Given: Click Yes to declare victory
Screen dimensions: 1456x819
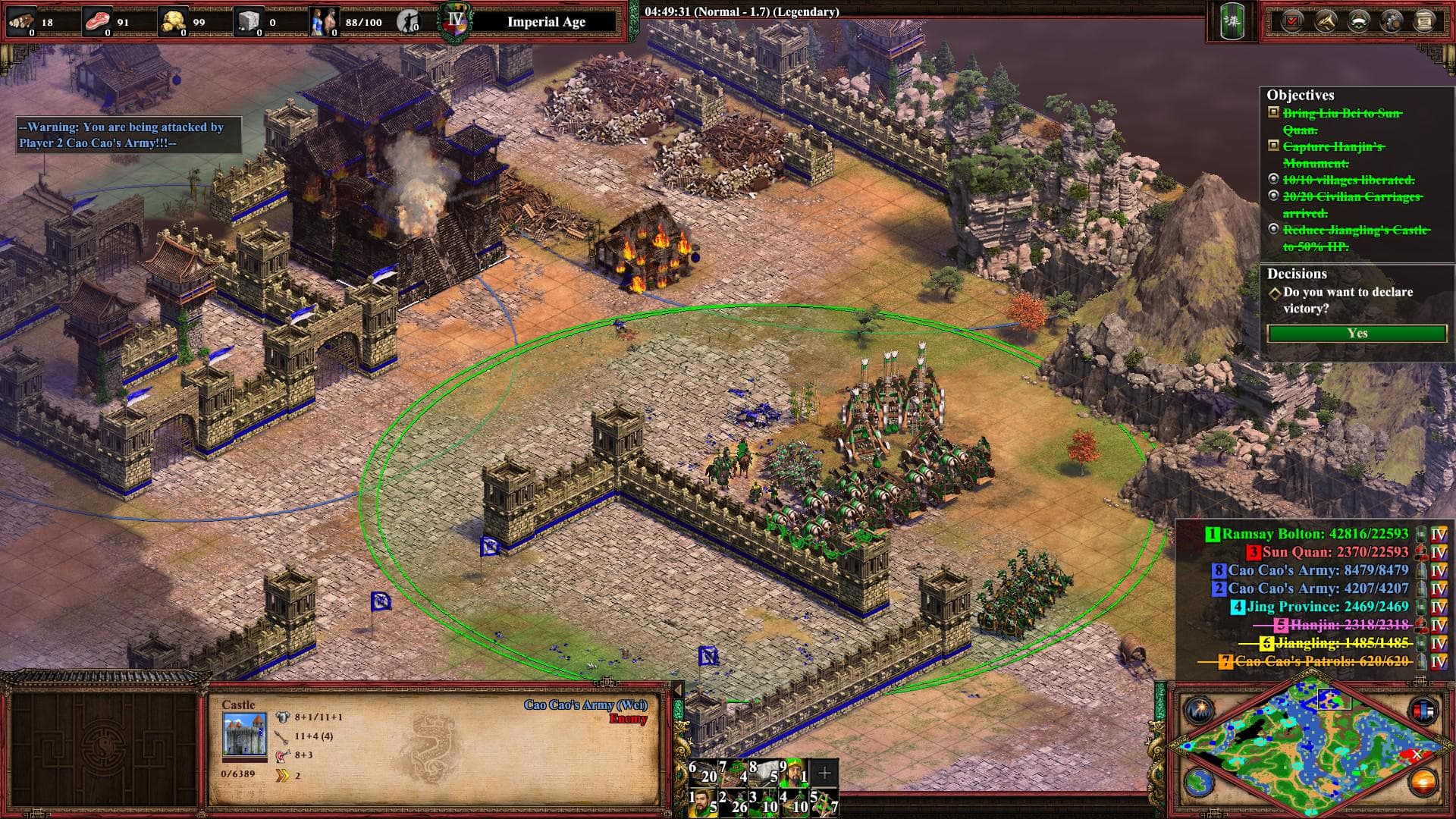Looking at the screenshot, I should pos(1357,334).
